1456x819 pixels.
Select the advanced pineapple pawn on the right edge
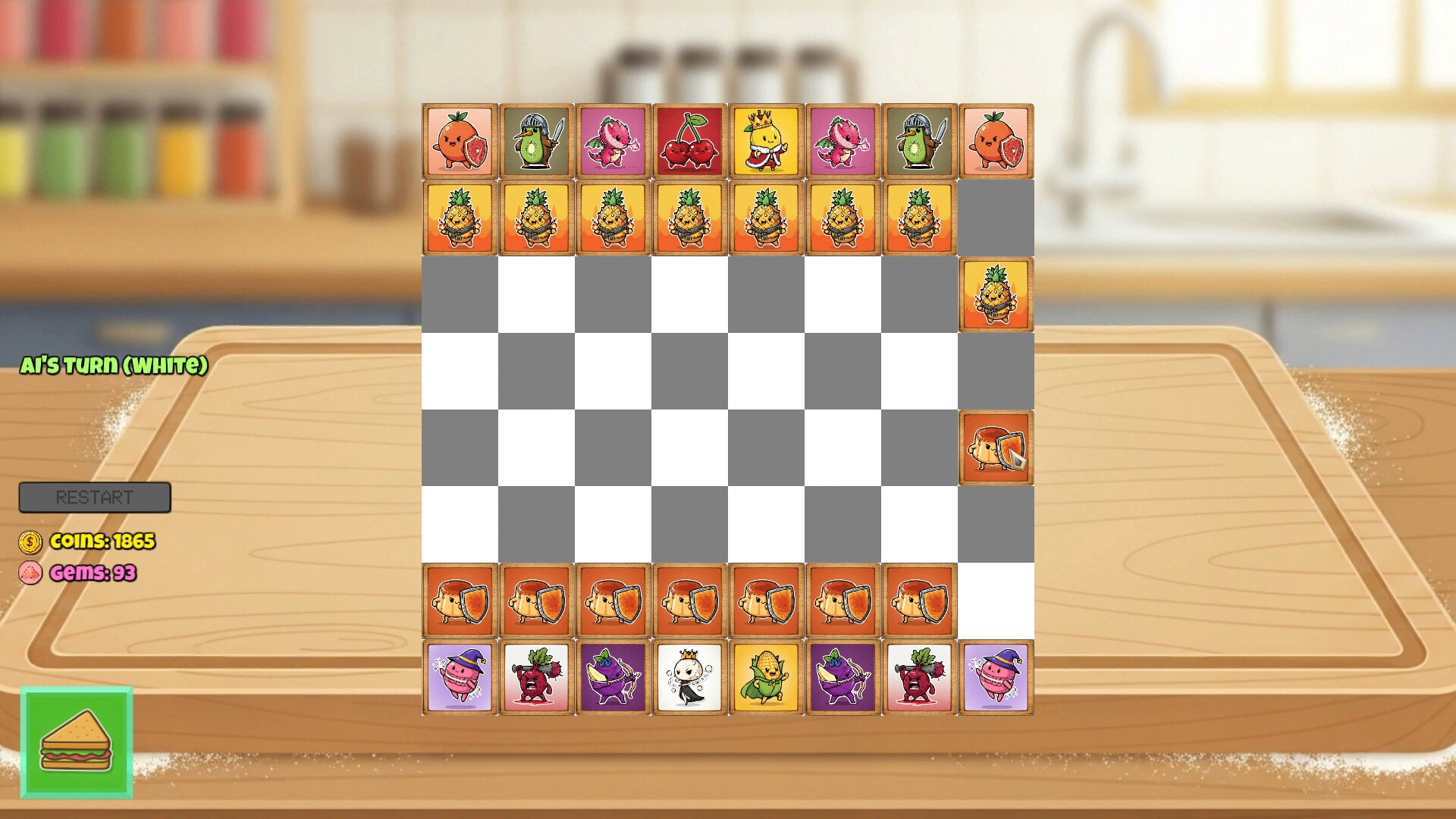(x=996, y=294)
